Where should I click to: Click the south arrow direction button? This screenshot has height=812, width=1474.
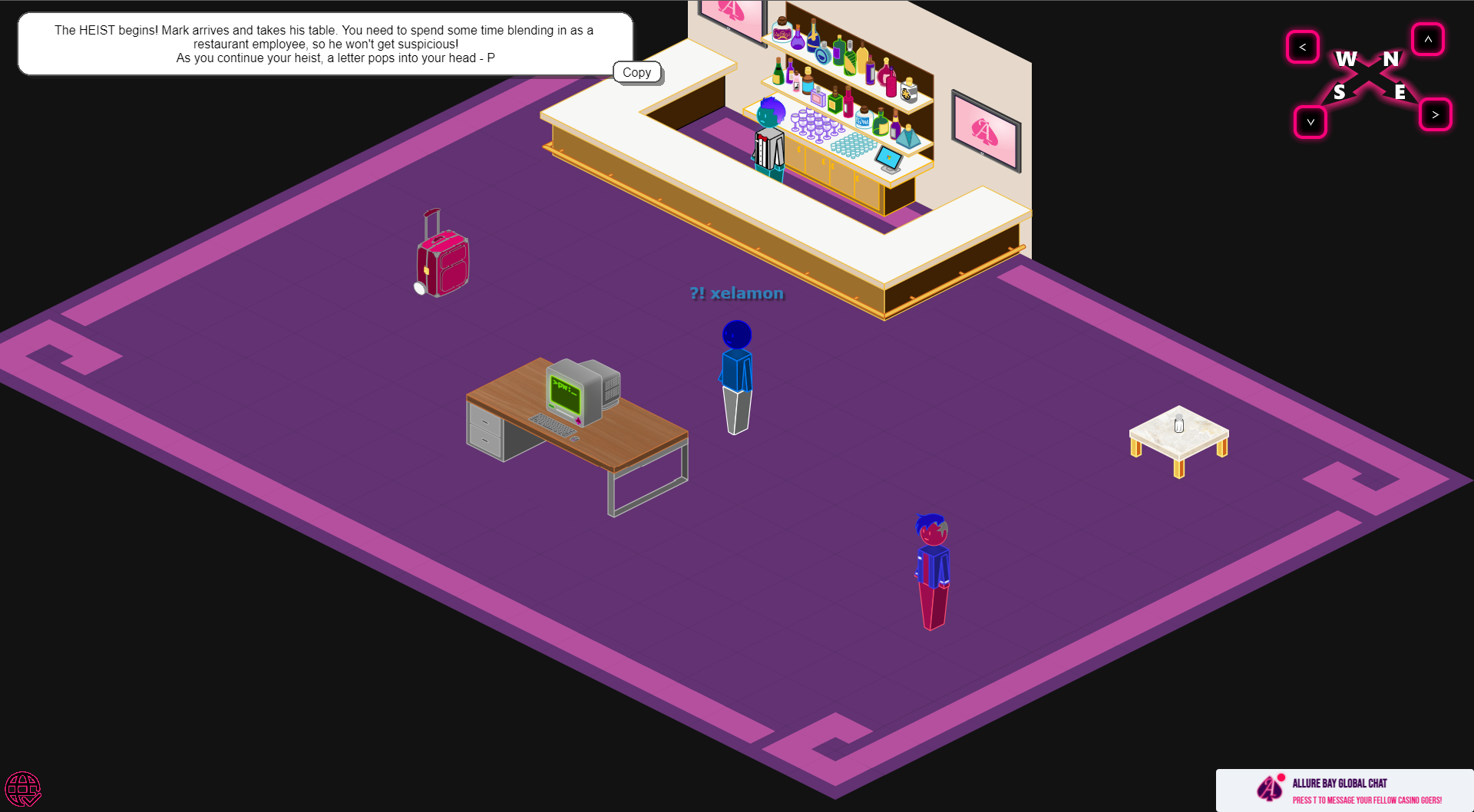click(1310, 122)
